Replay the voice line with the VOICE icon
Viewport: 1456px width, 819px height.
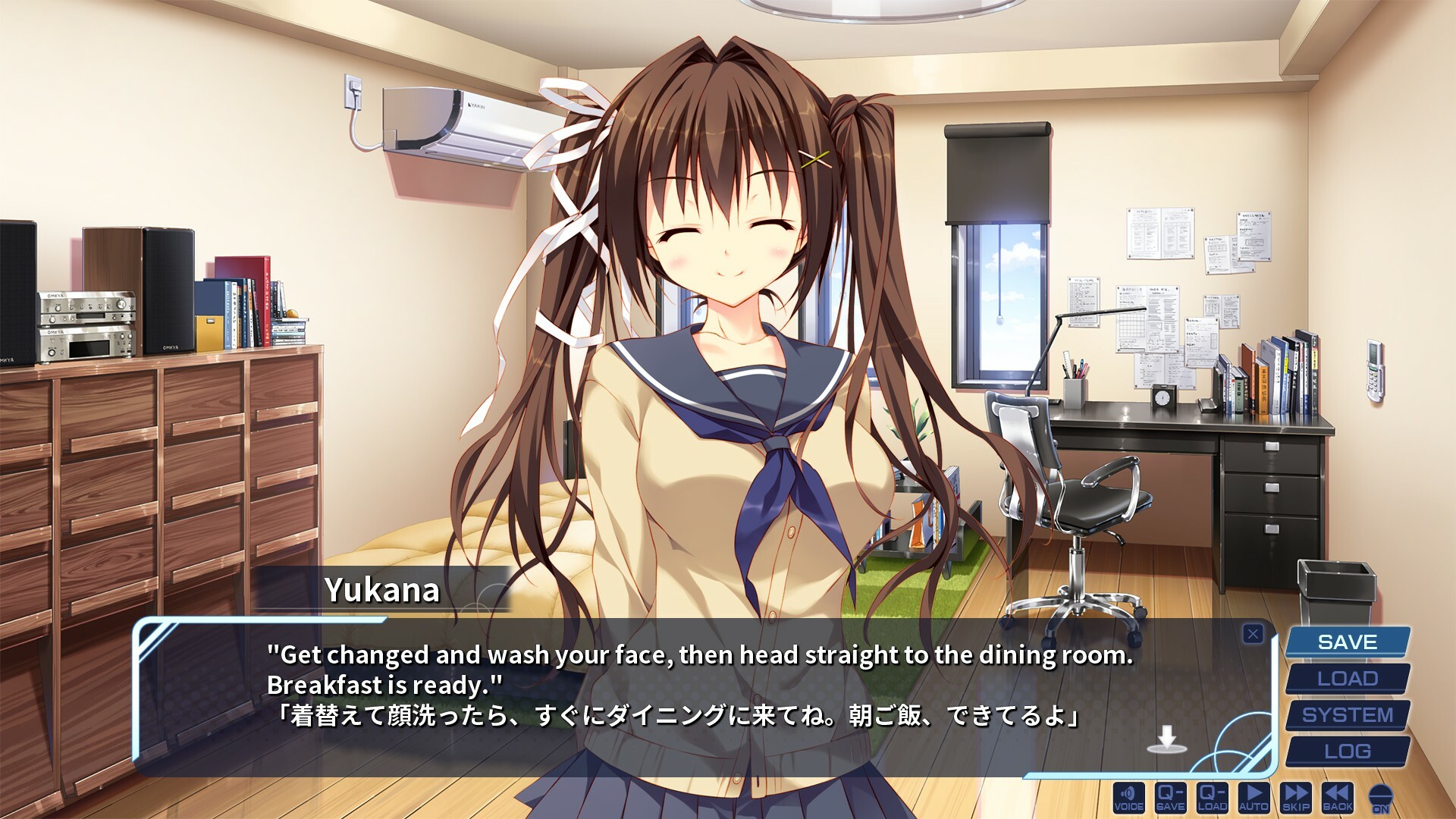click(x=1128, y=796)
